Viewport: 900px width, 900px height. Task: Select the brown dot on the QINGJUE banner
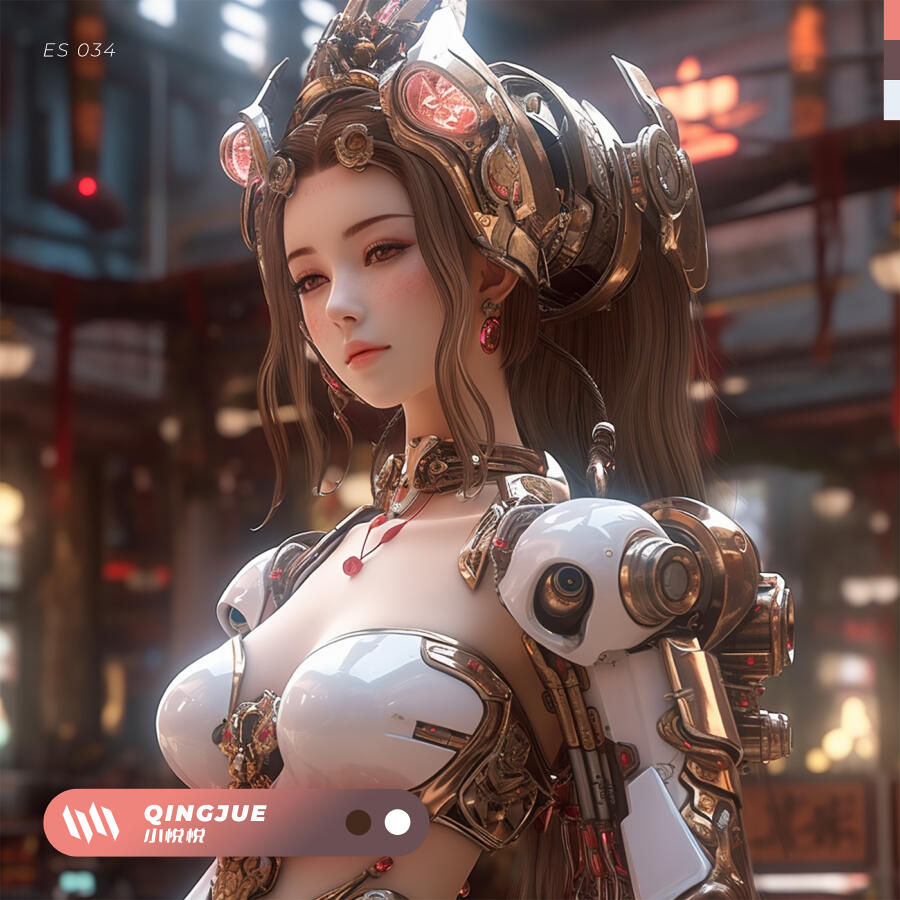(358, 822)
